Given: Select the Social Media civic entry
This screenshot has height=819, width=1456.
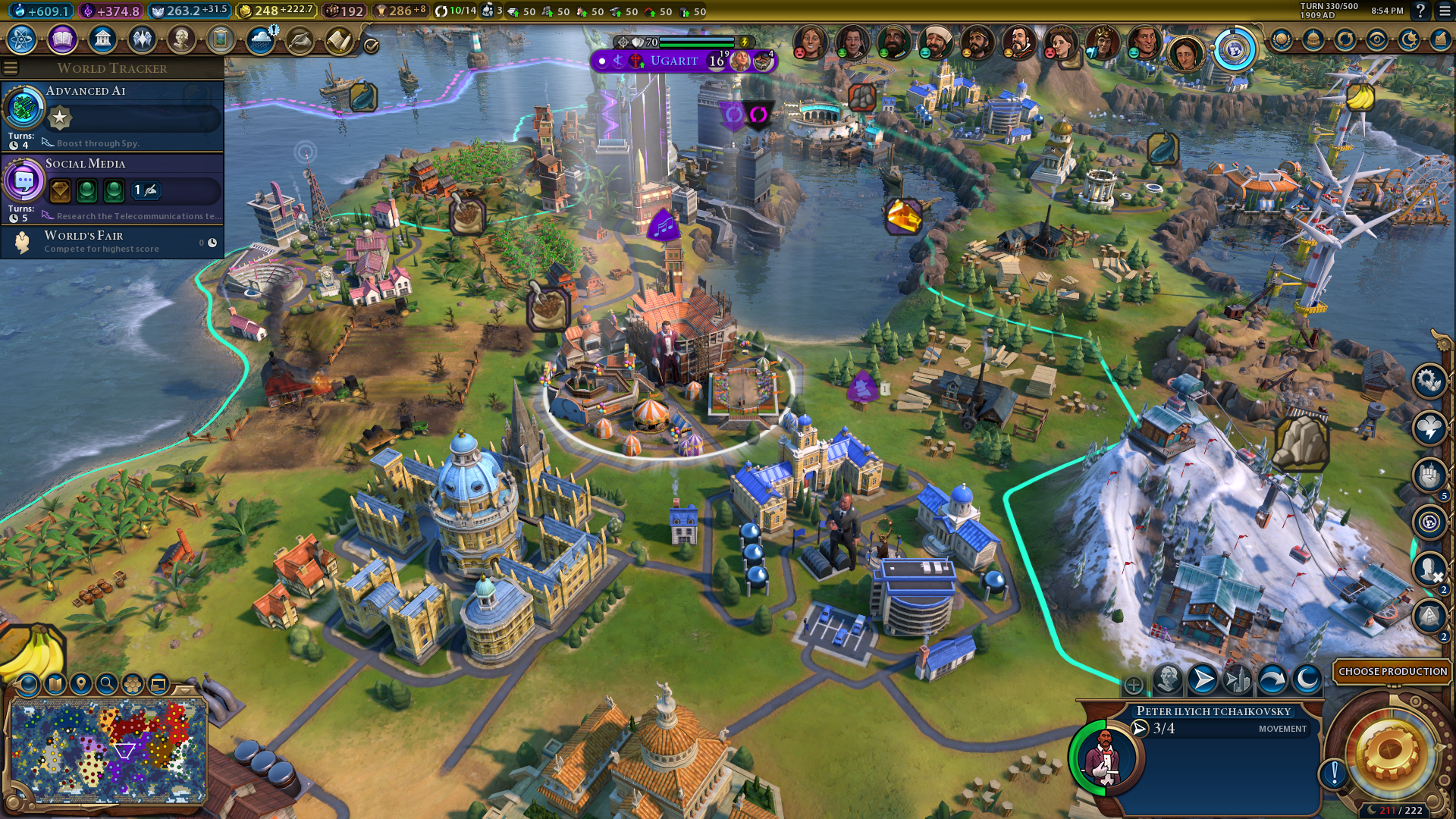Looking at the screenshot, I should [112, 188].
